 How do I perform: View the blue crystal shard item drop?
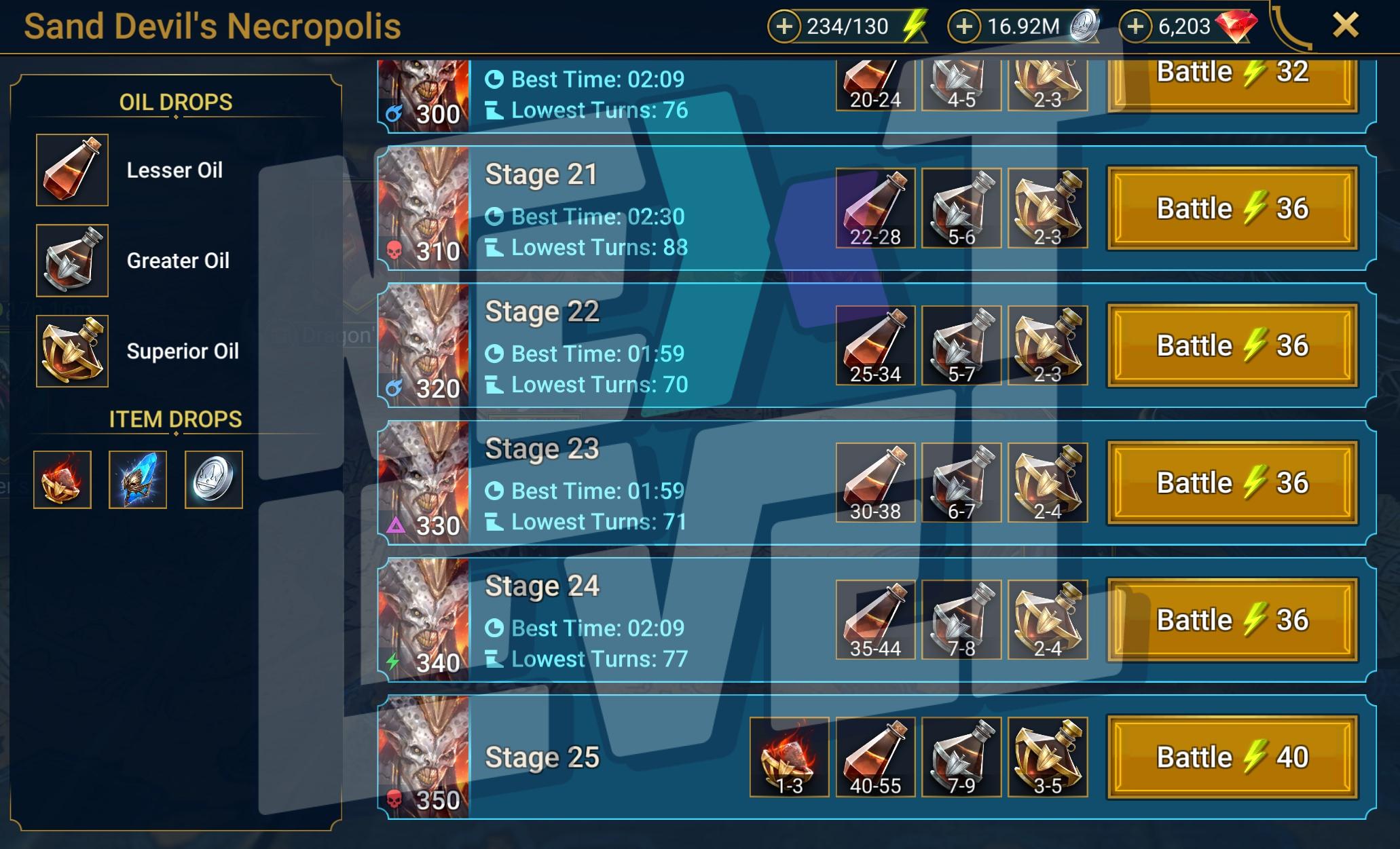click(x=138, y=480)
